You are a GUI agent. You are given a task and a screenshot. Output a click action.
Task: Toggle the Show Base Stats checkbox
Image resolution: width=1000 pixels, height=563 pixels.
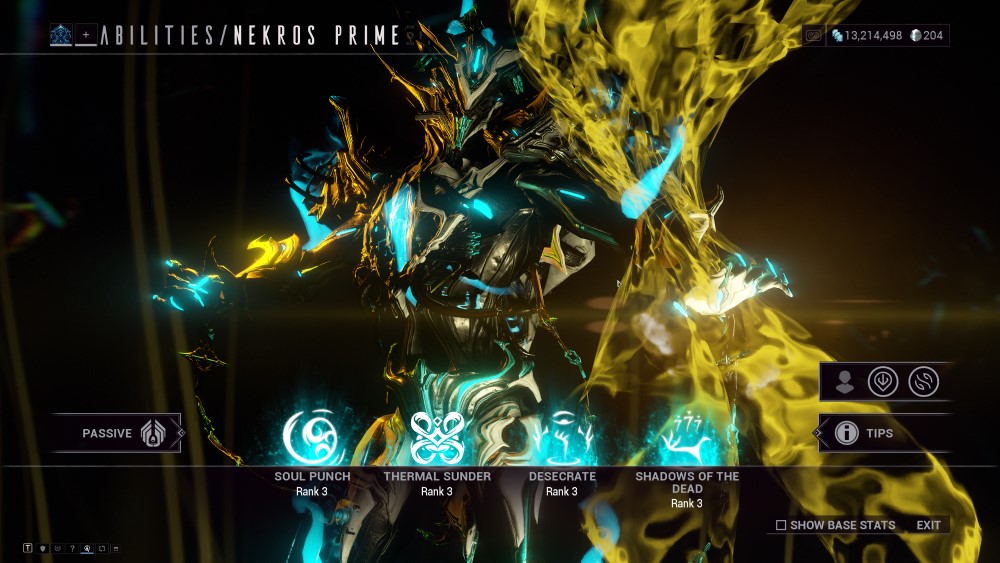pos(781,525)
